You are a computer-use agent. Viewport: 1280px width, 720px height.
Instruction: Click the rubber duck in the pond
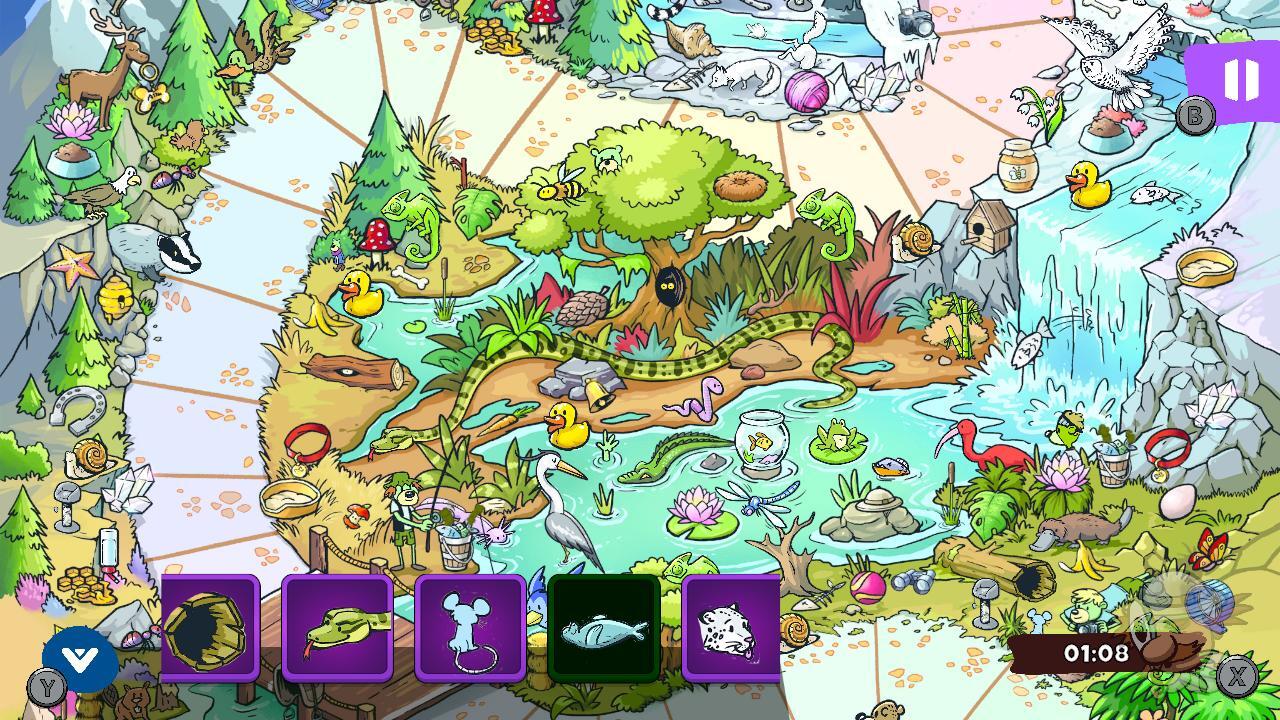pyautogui.click(x=565, y=425)
